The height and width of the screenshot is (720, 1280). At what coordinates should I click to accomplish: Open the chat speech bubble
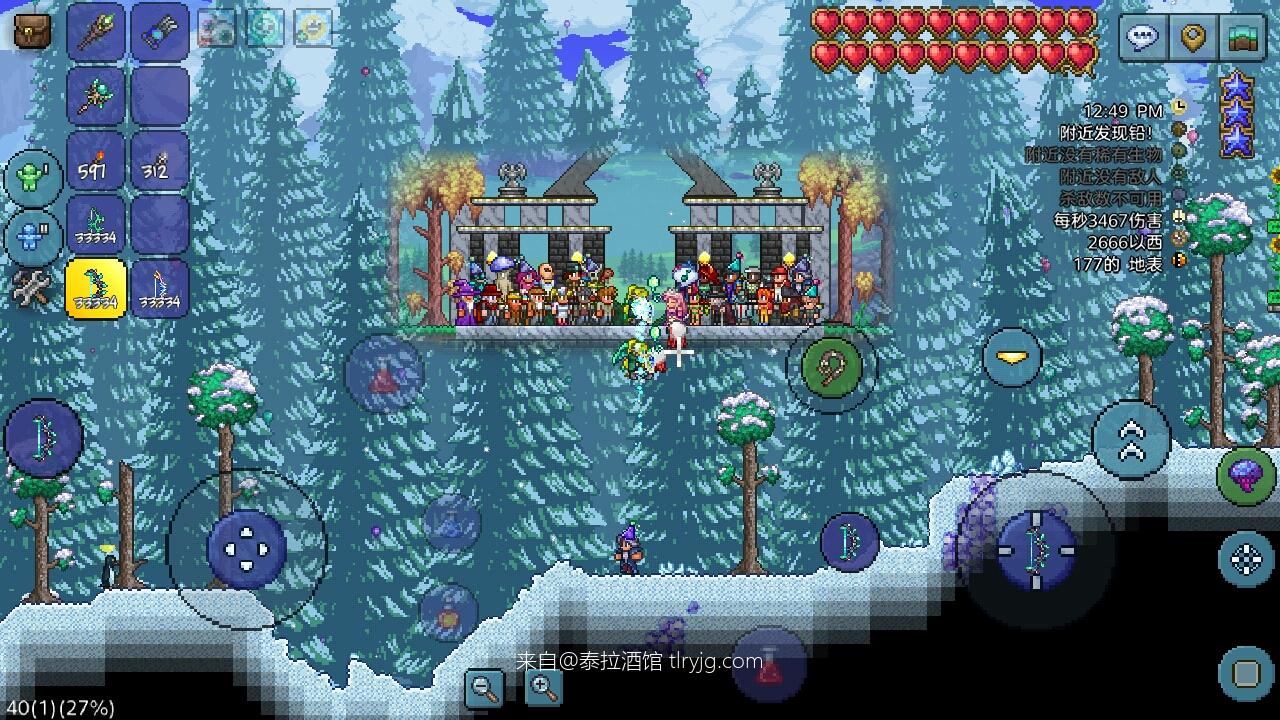pyautogui.click(x=1143, y=38)
